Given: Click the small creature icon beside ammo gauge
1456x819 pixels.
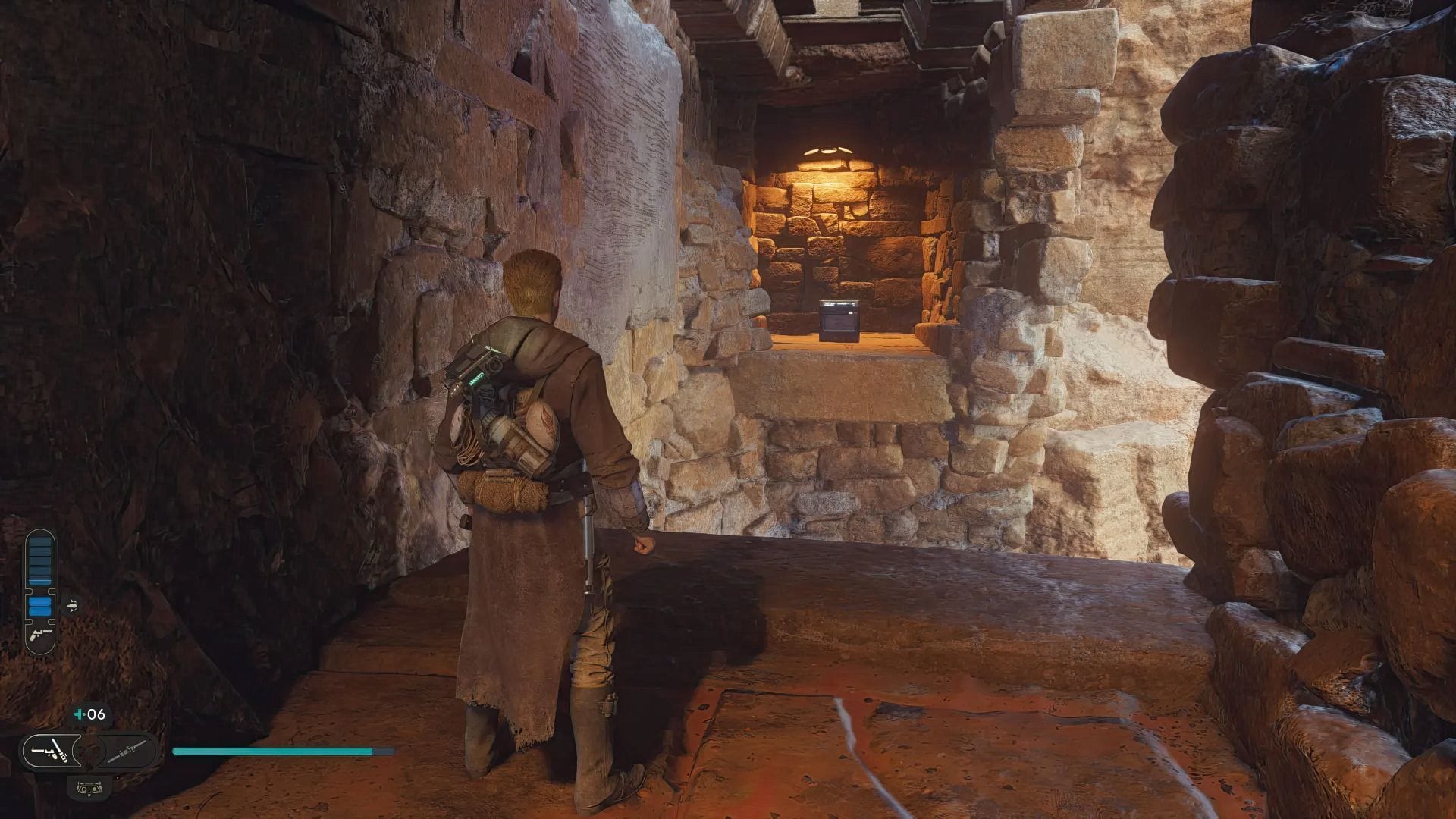Looking at the screenshot, I should pos(72,605).
